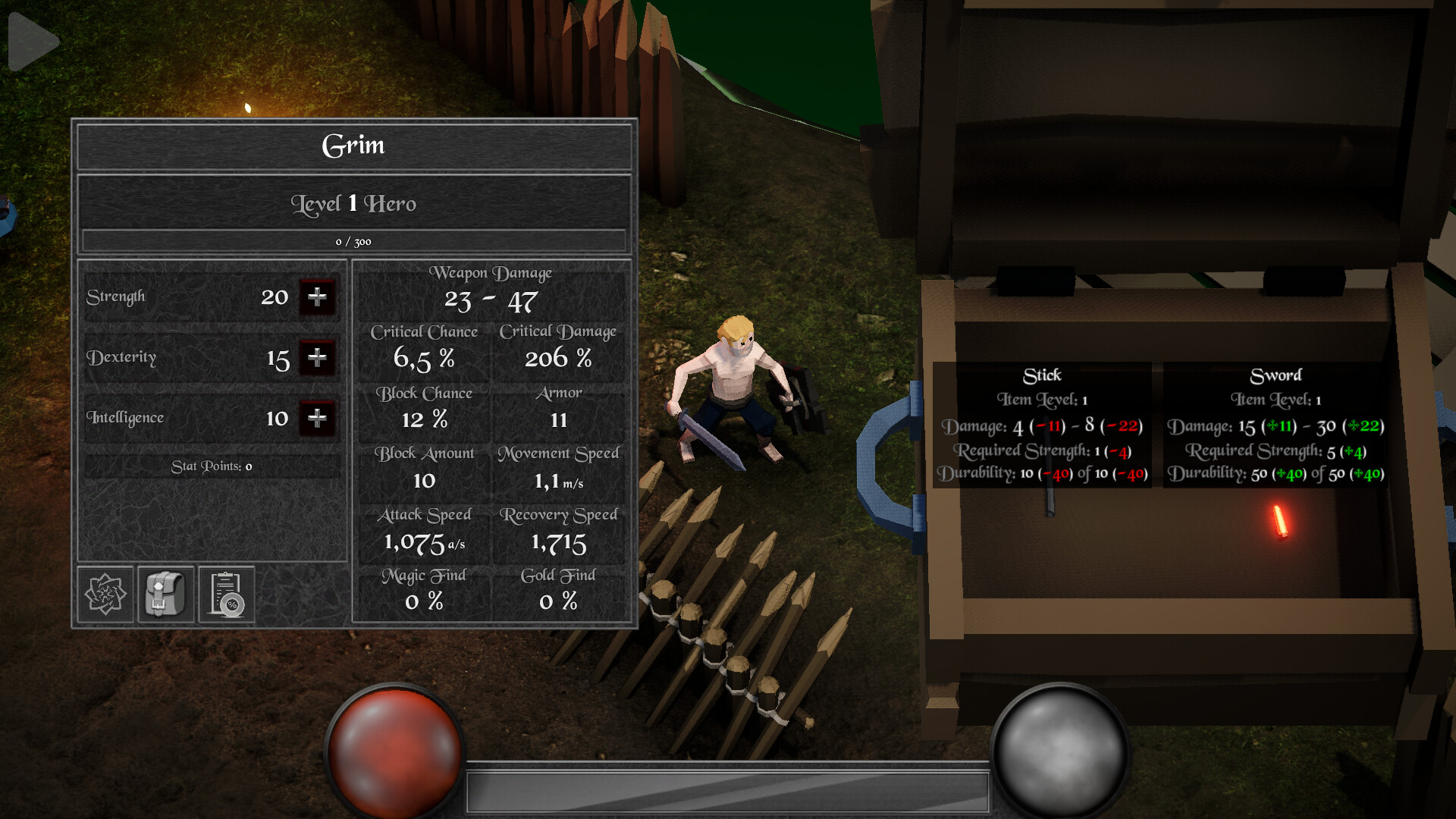Select the Sword item tooltip
This screenshot has height=819, width=1456.
click(x=1274, y=425)
